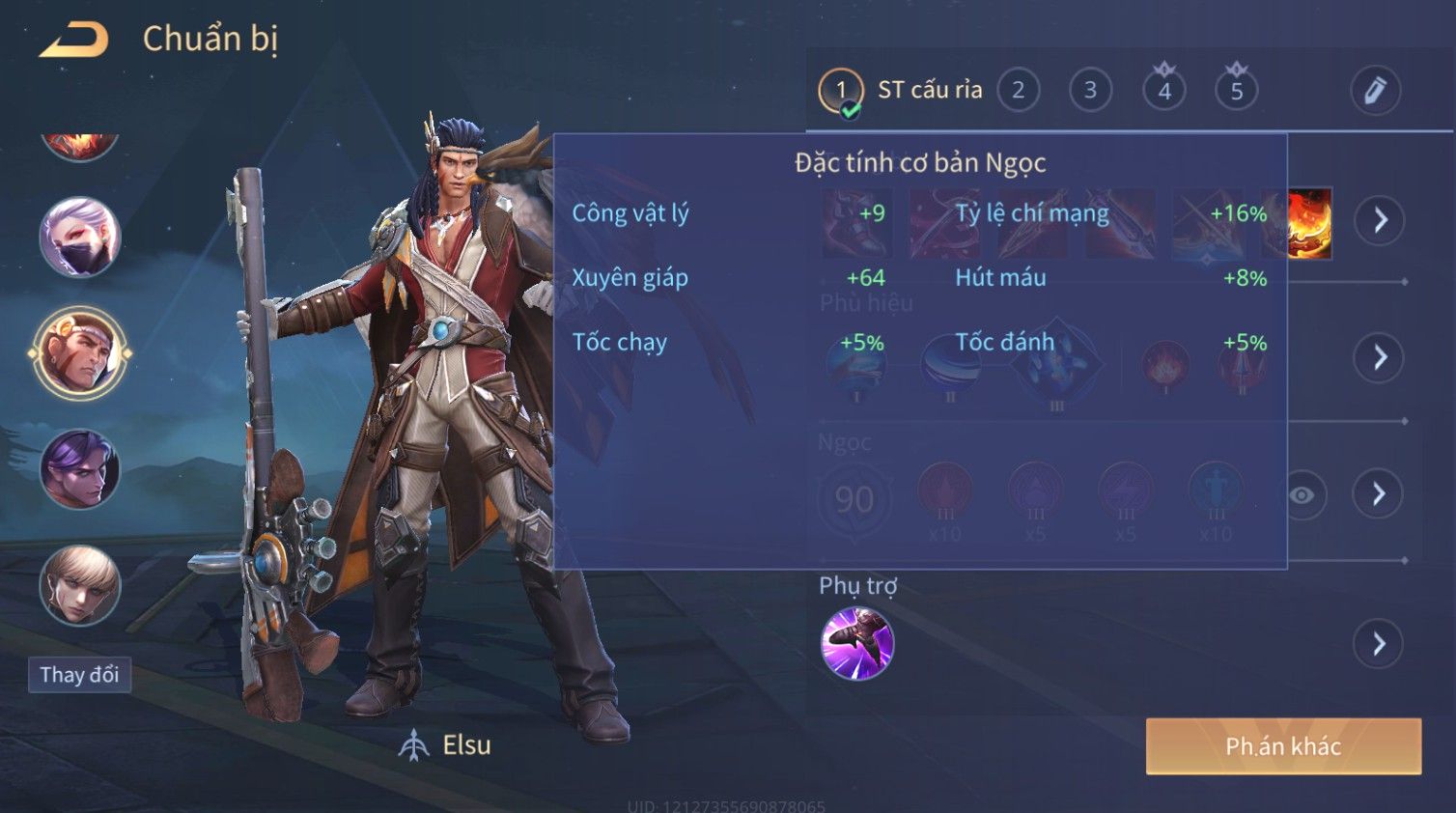
Task: Edit loadout name with pencil icon
Action: [1375, 91]
